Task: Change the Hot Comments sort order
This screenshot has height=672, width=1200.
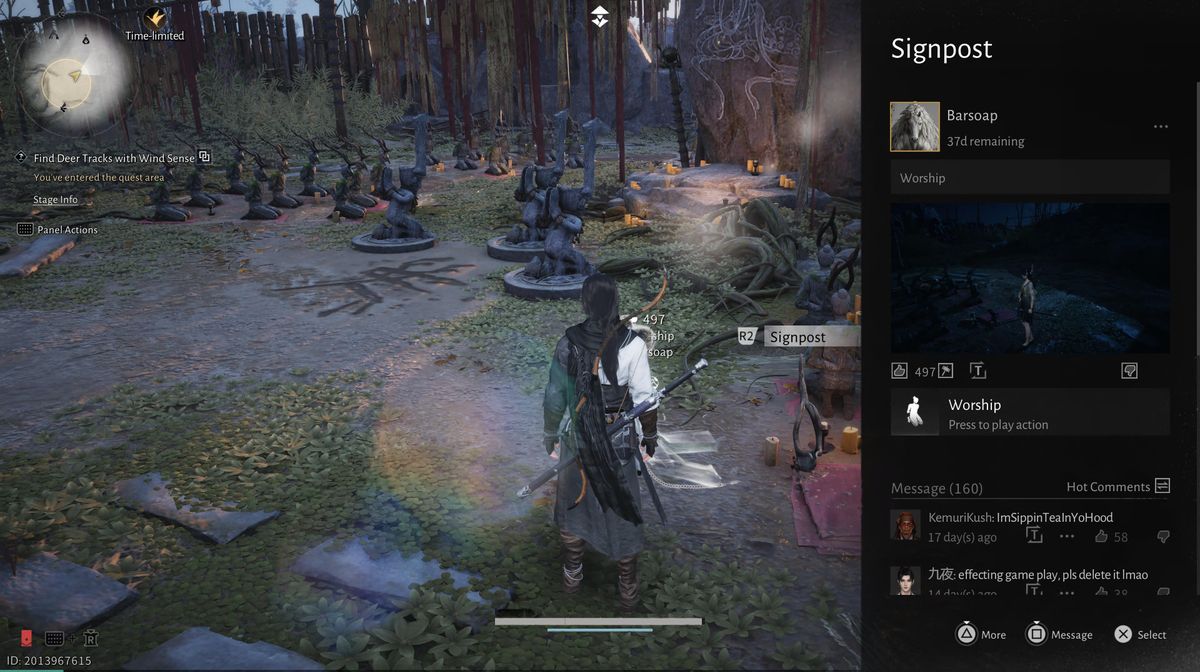Action: pyautogui.click(x=1162, y=486)
